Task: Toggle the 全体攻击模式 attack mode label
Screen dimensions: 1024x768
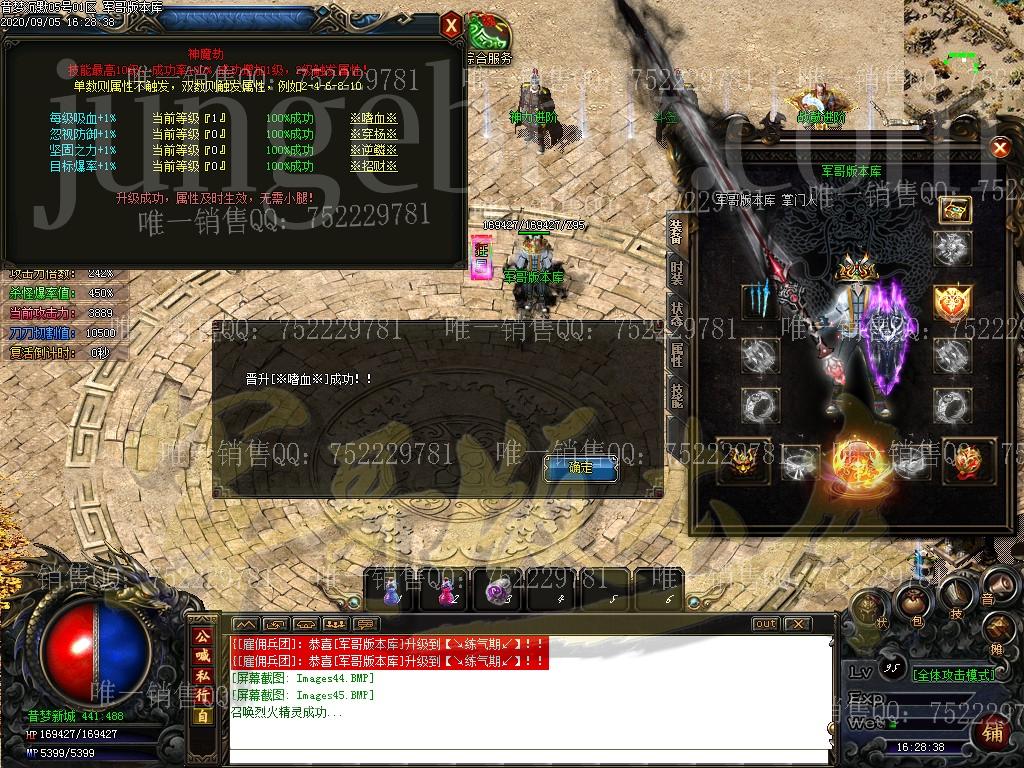Action: tap(953, 675)
